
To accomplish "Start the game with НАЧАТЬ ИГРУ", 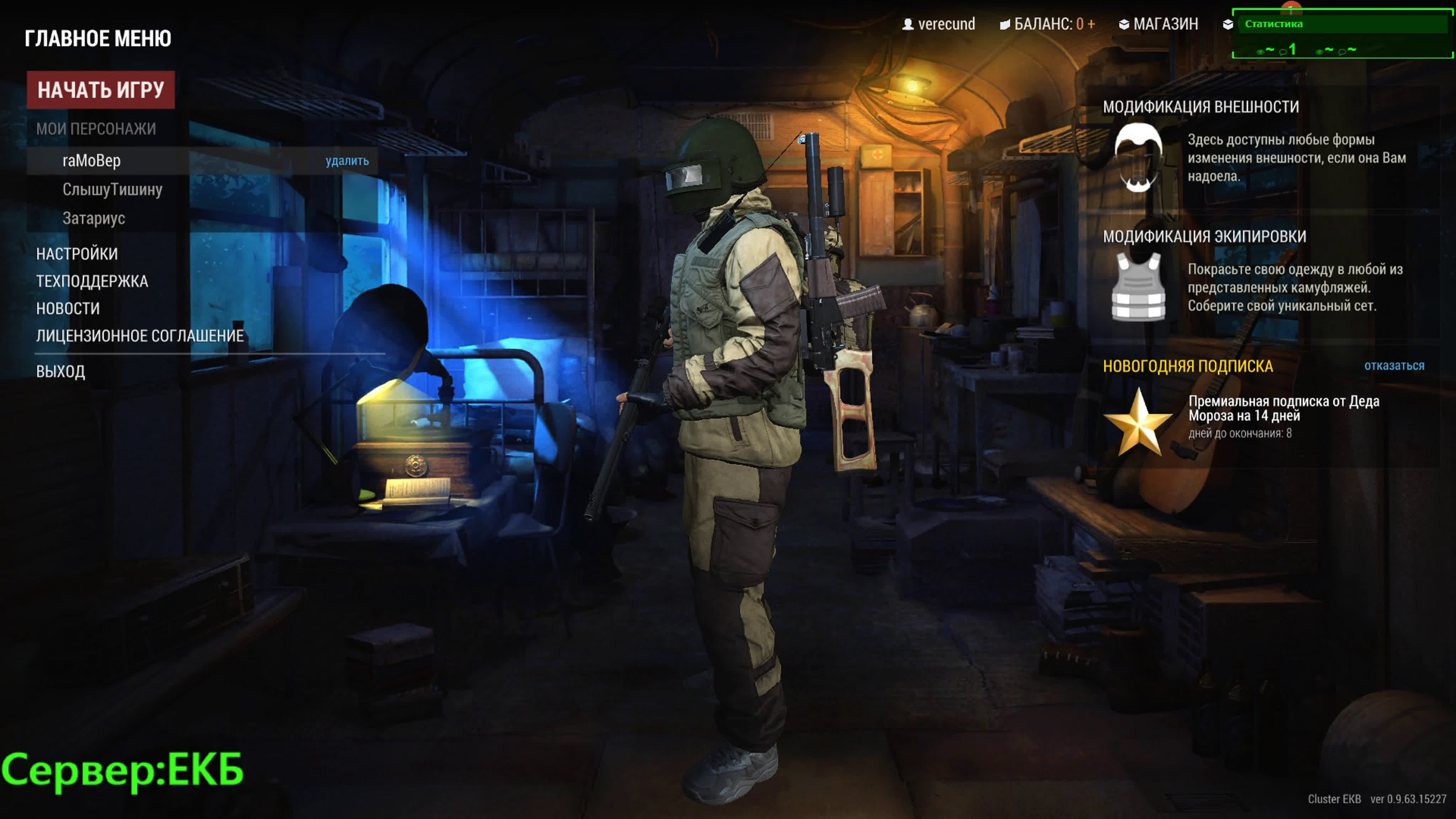I will click(x=101, y=90).
